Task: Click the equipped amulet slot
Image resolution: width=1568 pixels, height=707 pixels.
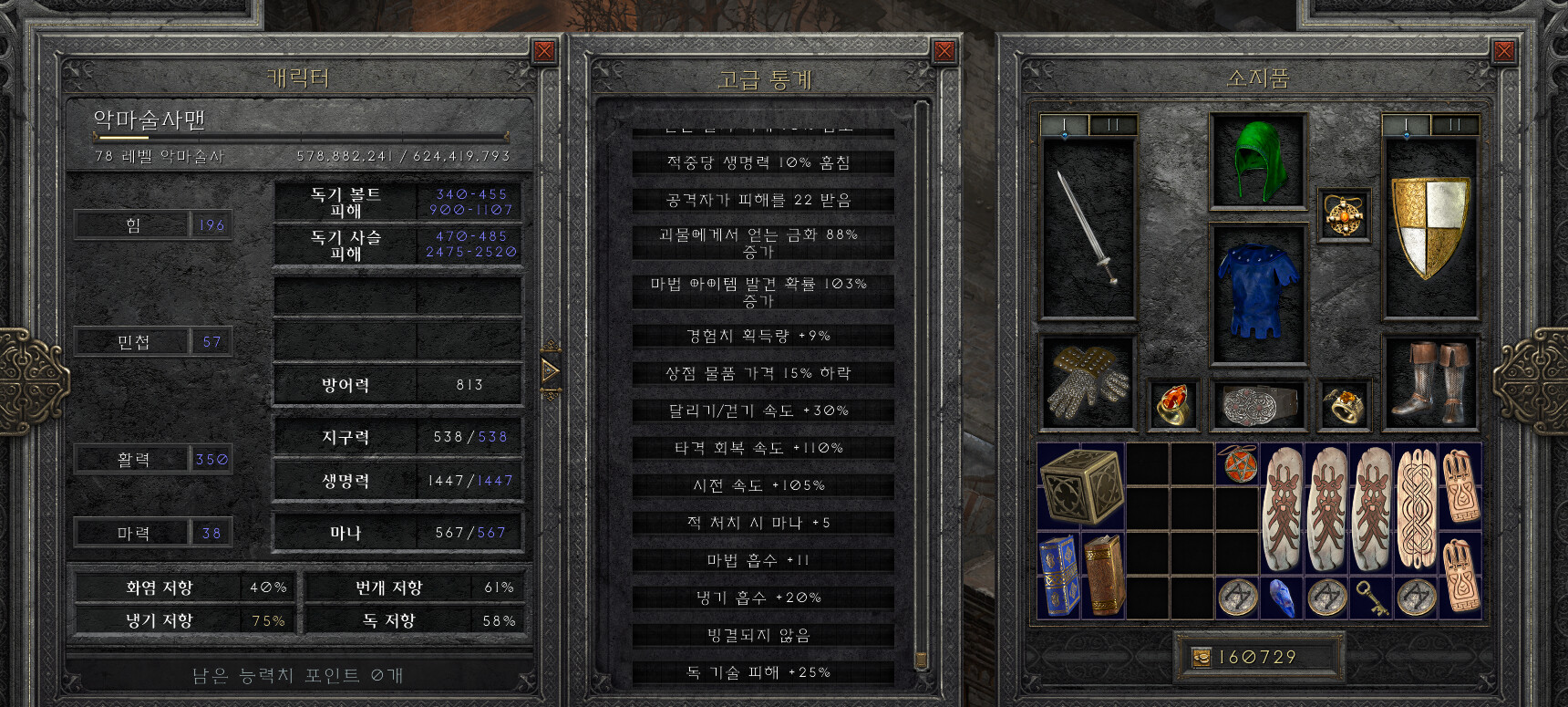Action: click(1344, 215)
